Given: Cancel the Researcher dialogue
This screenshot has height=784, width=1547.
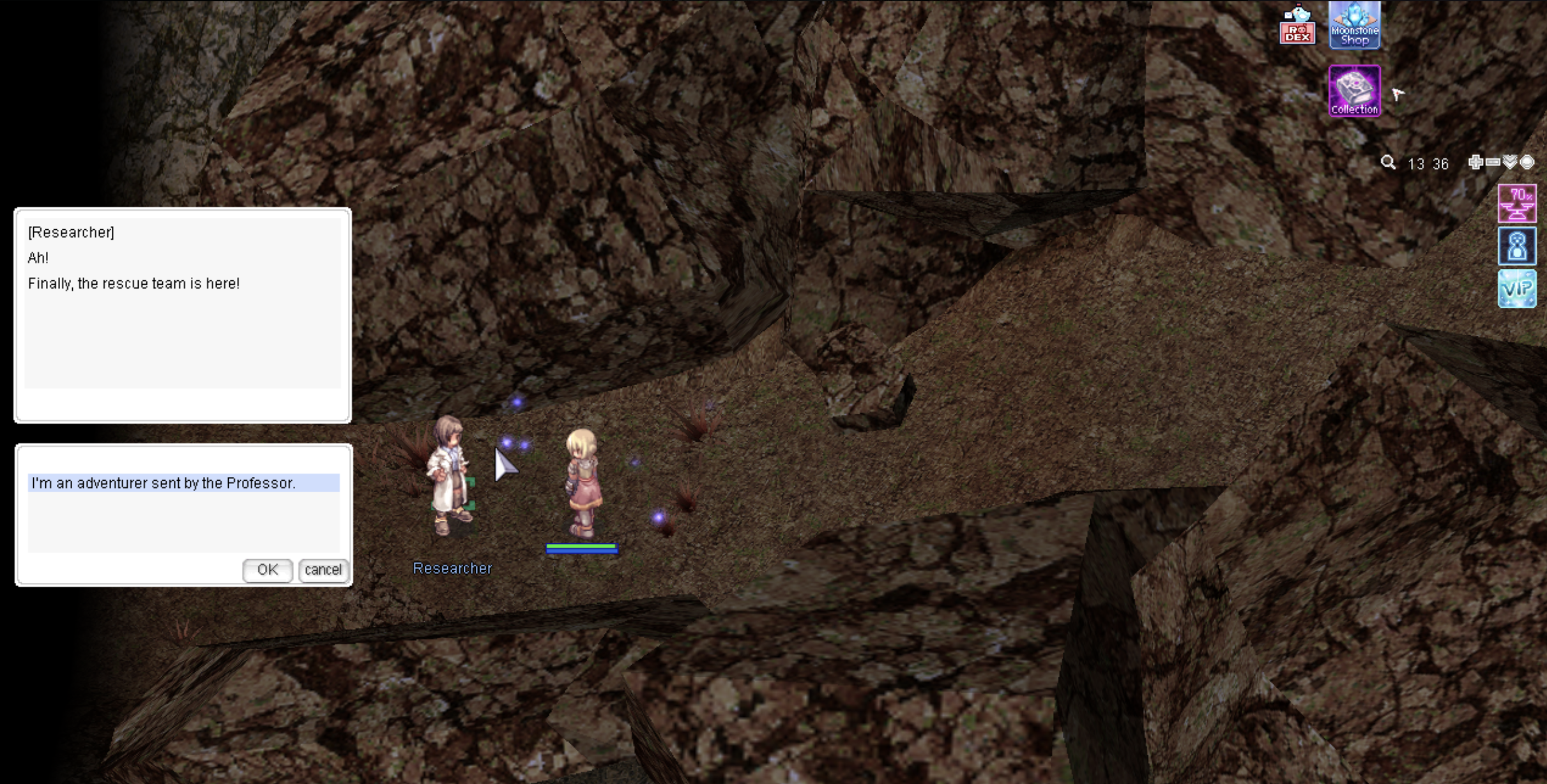Looking at the screenshot, I should (323, 569).
